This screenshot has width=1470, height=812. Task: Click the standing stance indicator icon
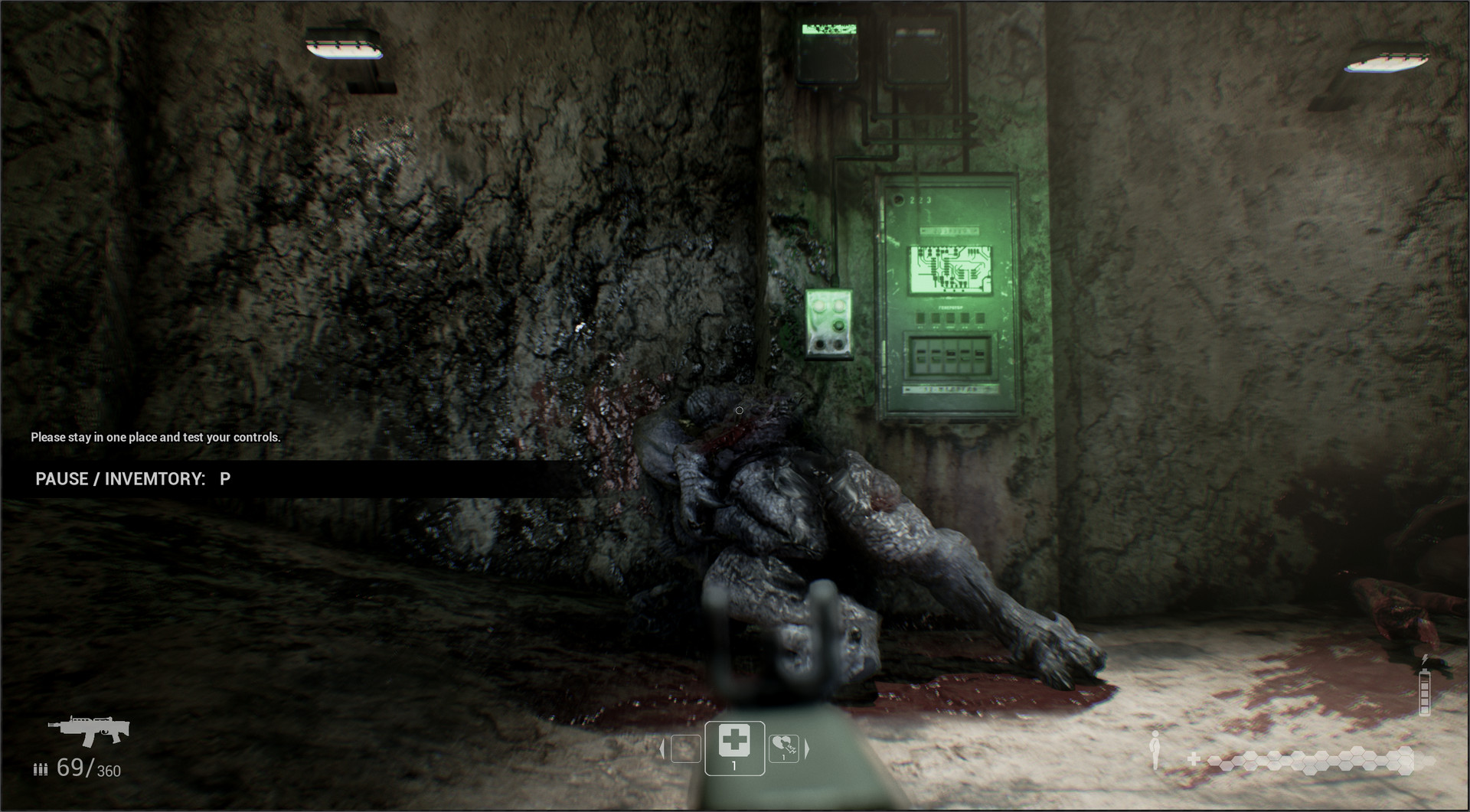click(1155, 749)
